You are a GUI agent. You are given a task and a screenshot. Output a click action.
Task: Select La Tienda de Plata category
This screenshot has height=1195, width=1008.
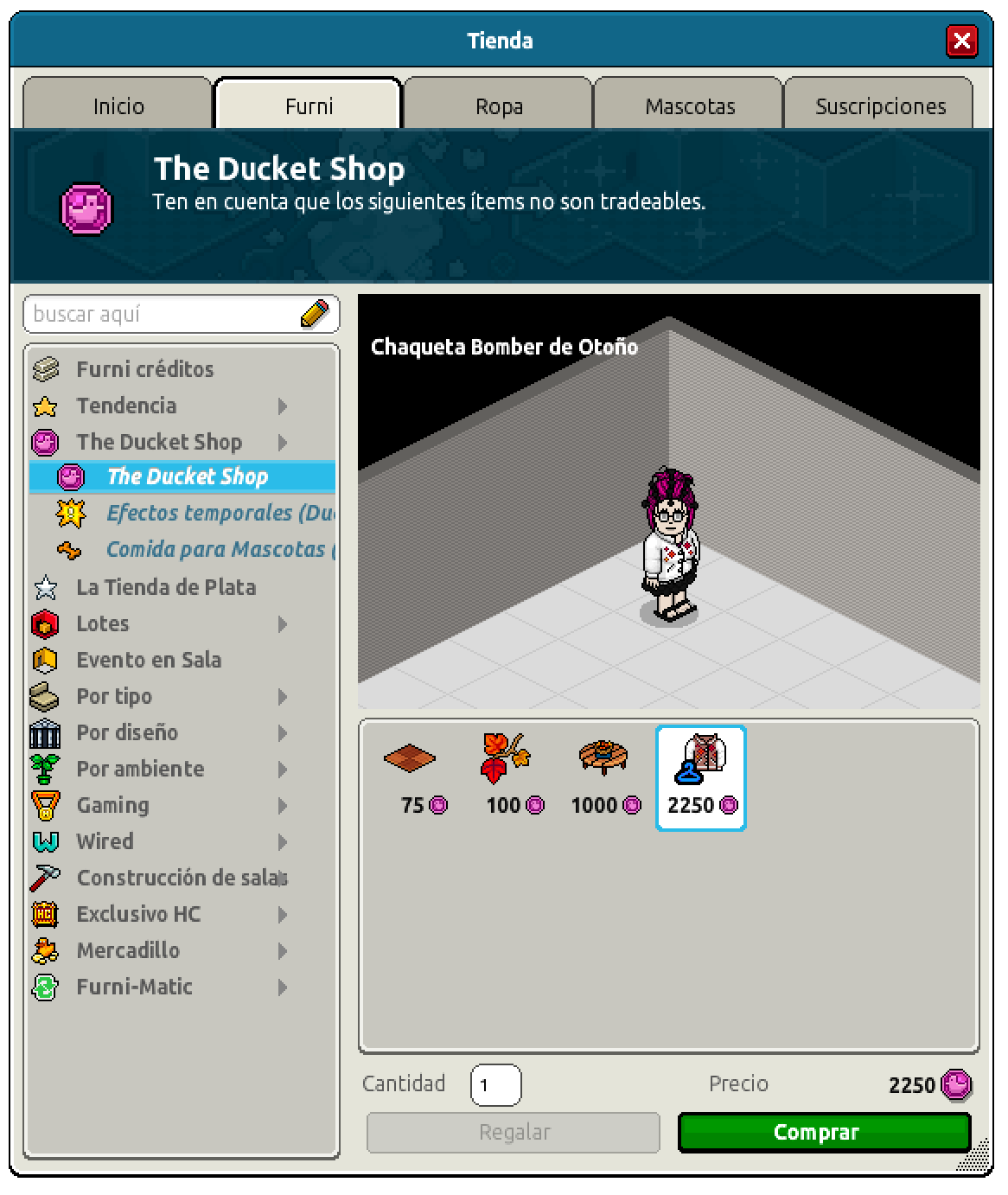[166, 587]
